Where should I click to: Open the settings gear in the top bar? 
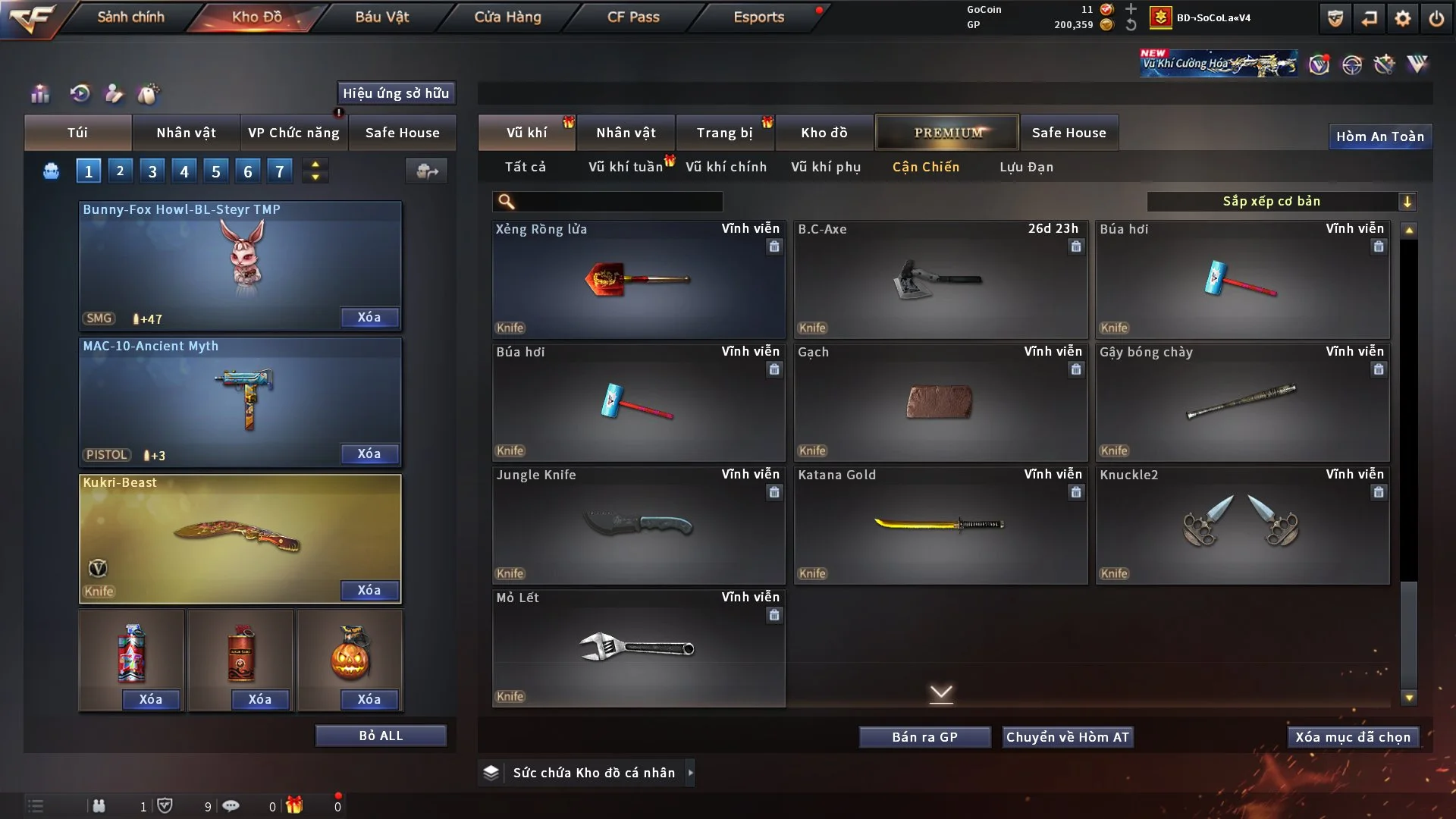coord(1404,17)
